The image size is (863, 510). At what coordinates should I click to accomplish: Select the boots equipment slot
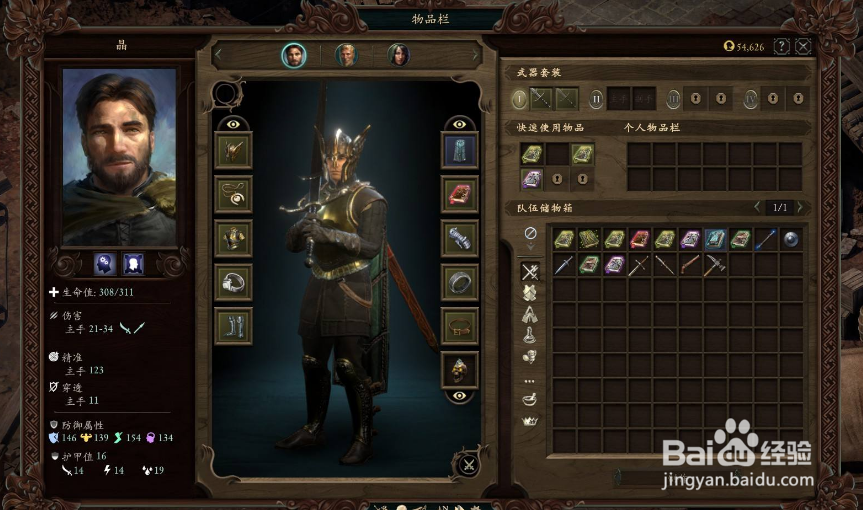tap(234, 326)
